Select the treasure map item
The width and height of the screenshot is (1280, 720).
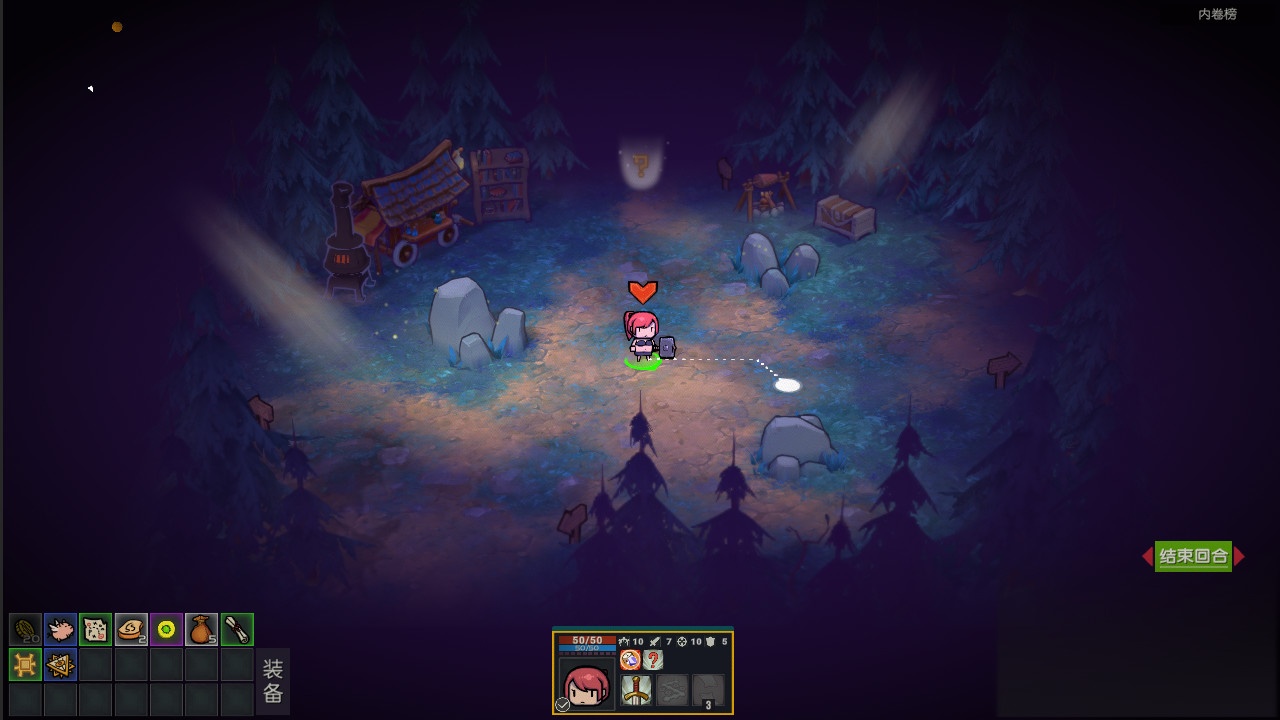96,629
